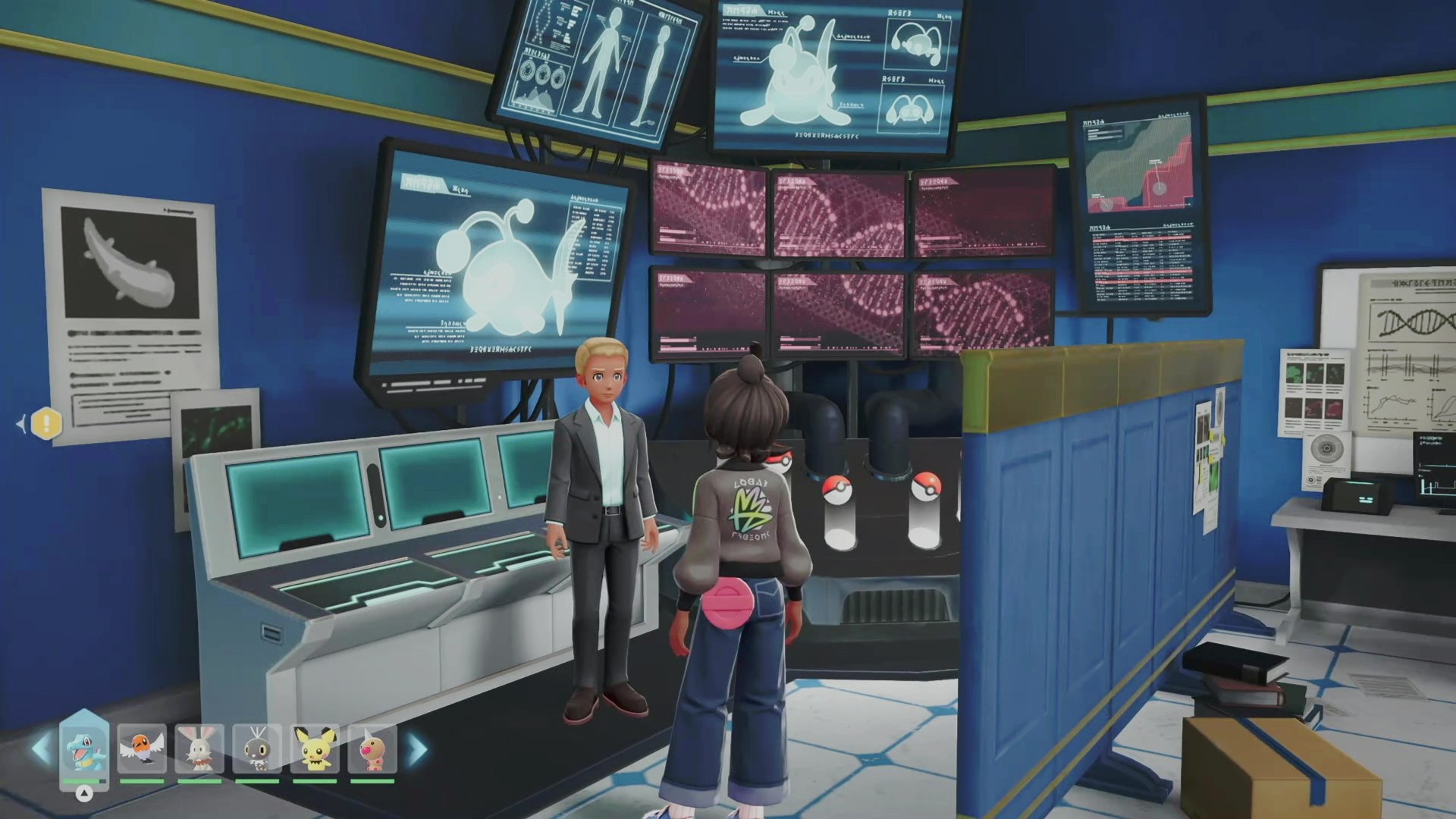Select Totodile in the party bar
This screenshot has width=1456, height=819.
pyautogui.click(x=84, y=748)
